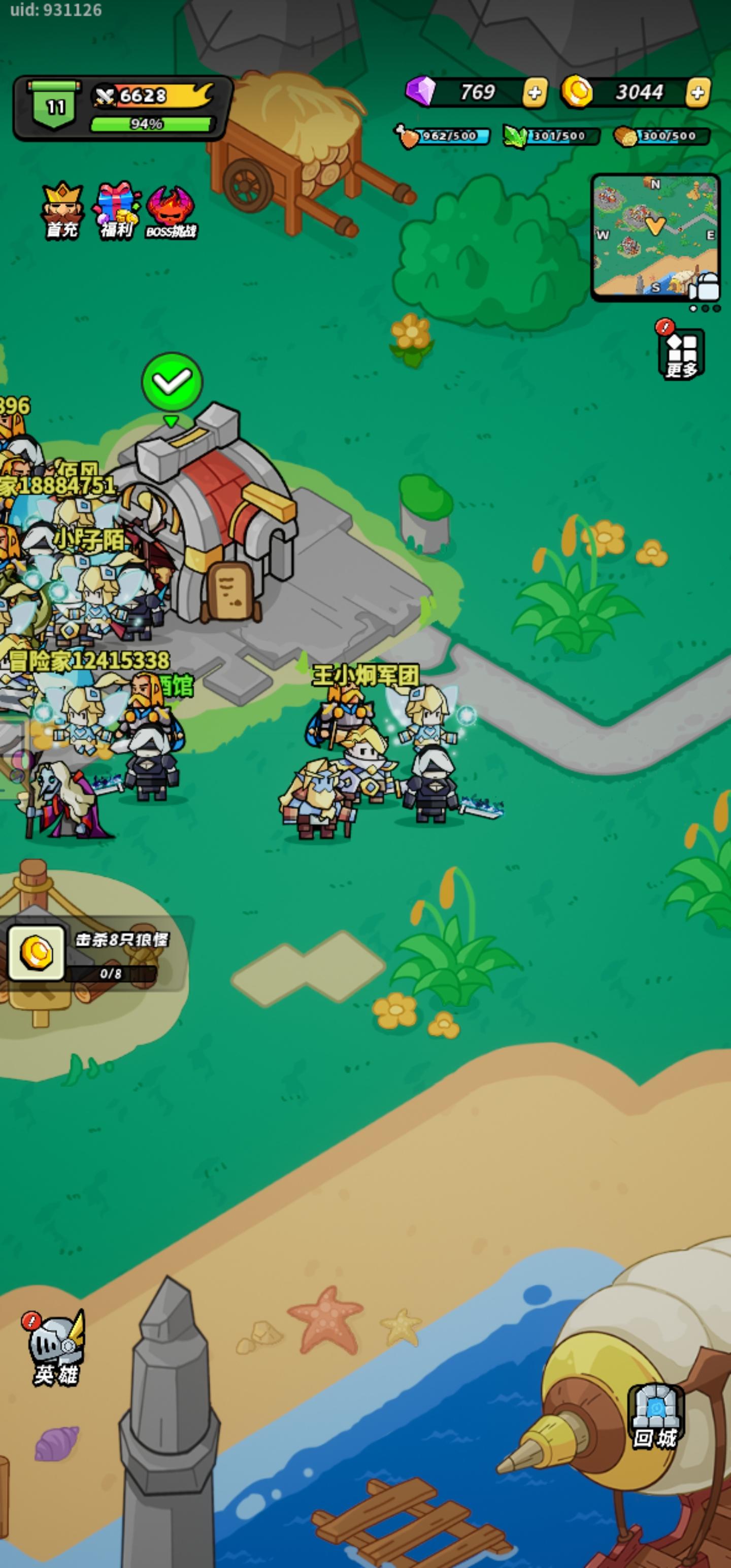This screenshot has height=1568, width=731.
Task: Click the level 11 badge
Action: pos(55,104)
